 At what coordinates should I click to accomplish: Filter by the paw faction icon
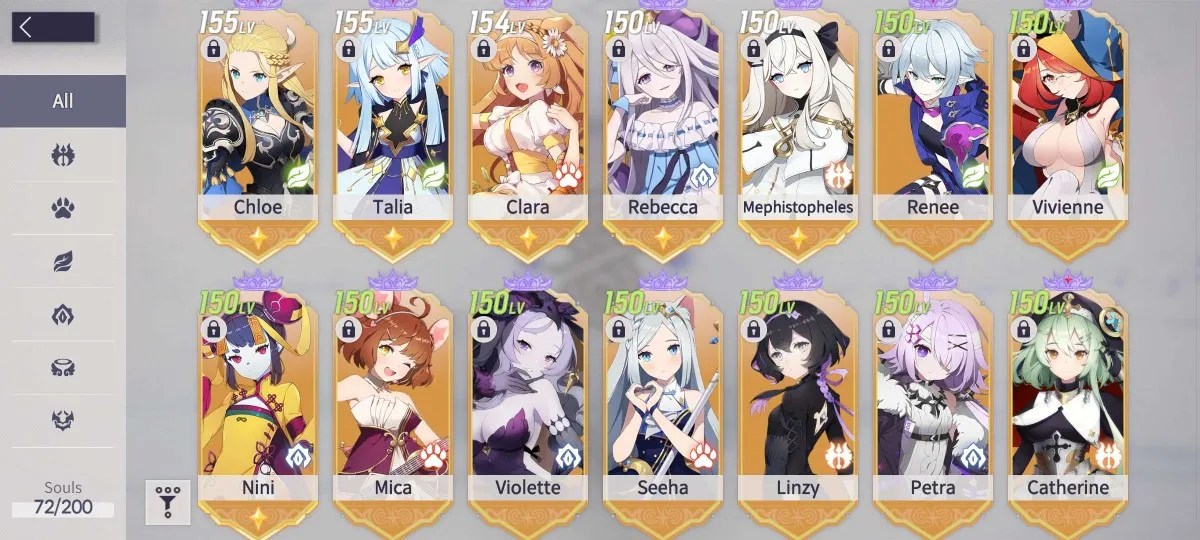point(63,208)
